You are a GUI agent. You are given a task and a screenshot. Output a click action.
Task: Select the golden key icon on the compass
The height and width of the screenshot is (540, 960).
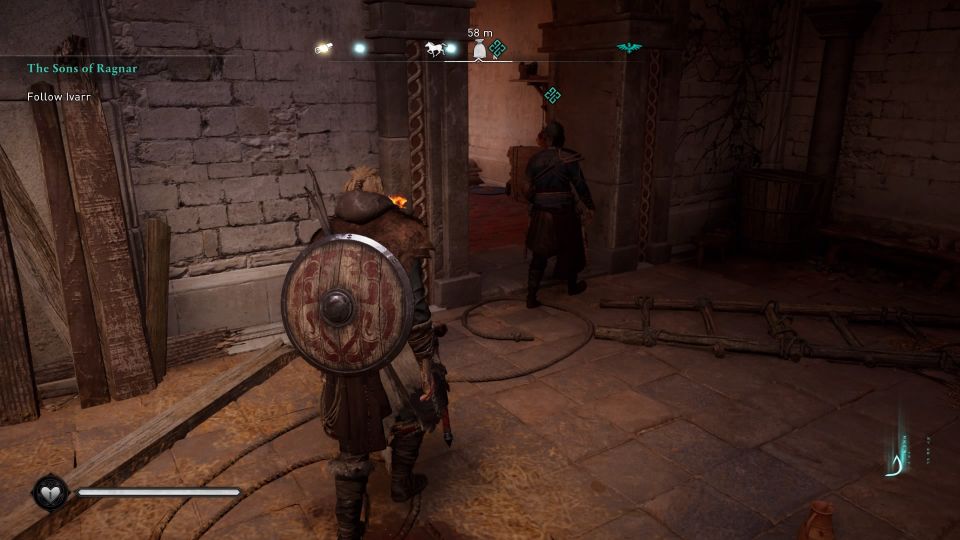point(322,48)
